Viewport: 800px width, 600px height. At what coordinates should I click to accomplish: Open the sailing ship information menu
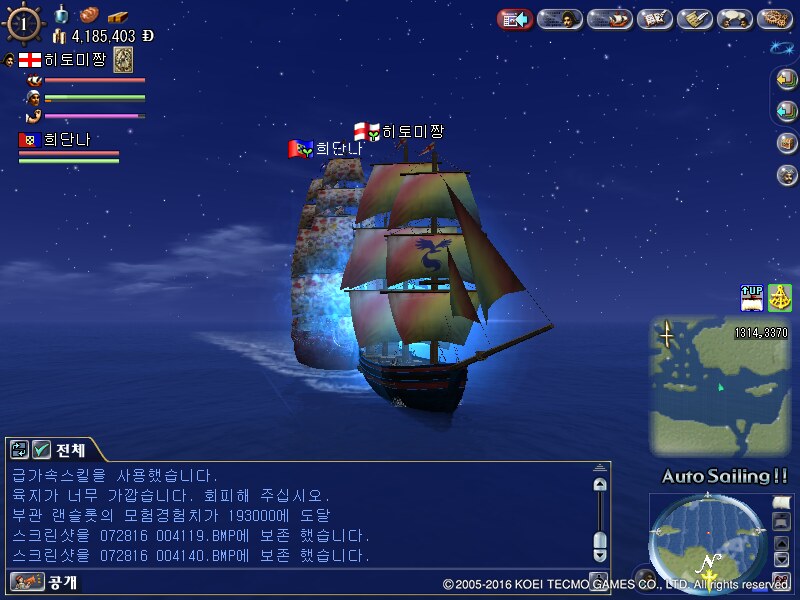[609, 19]
